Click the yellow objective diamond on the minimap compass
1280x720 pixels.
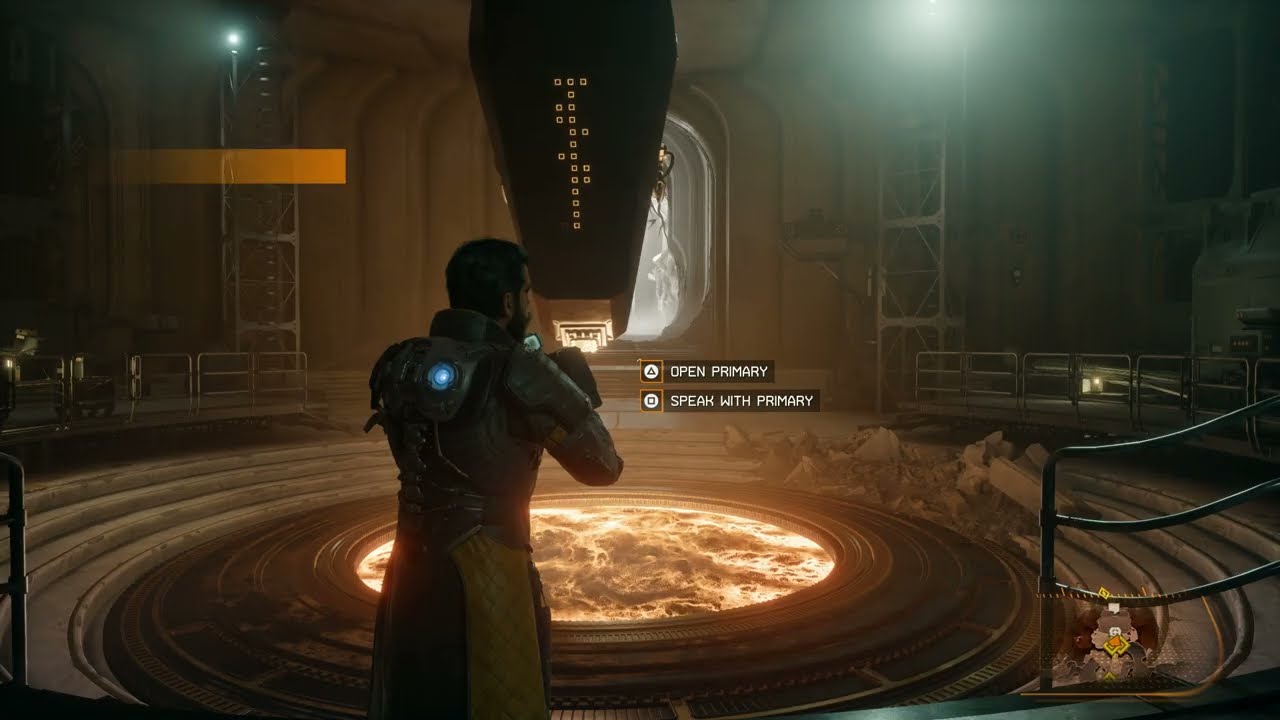[1103, 591]
